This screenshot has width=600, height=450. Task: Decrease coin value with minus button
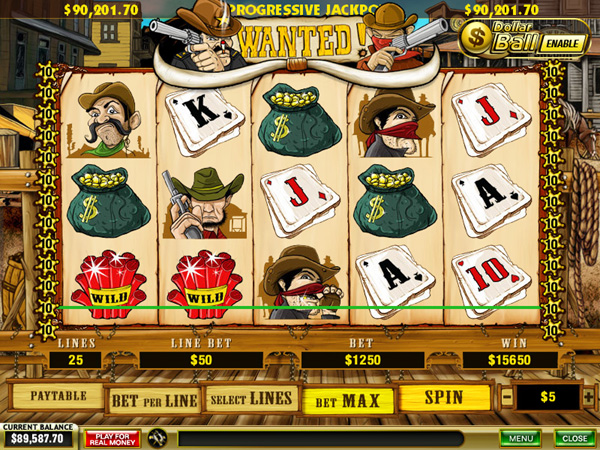506,398
